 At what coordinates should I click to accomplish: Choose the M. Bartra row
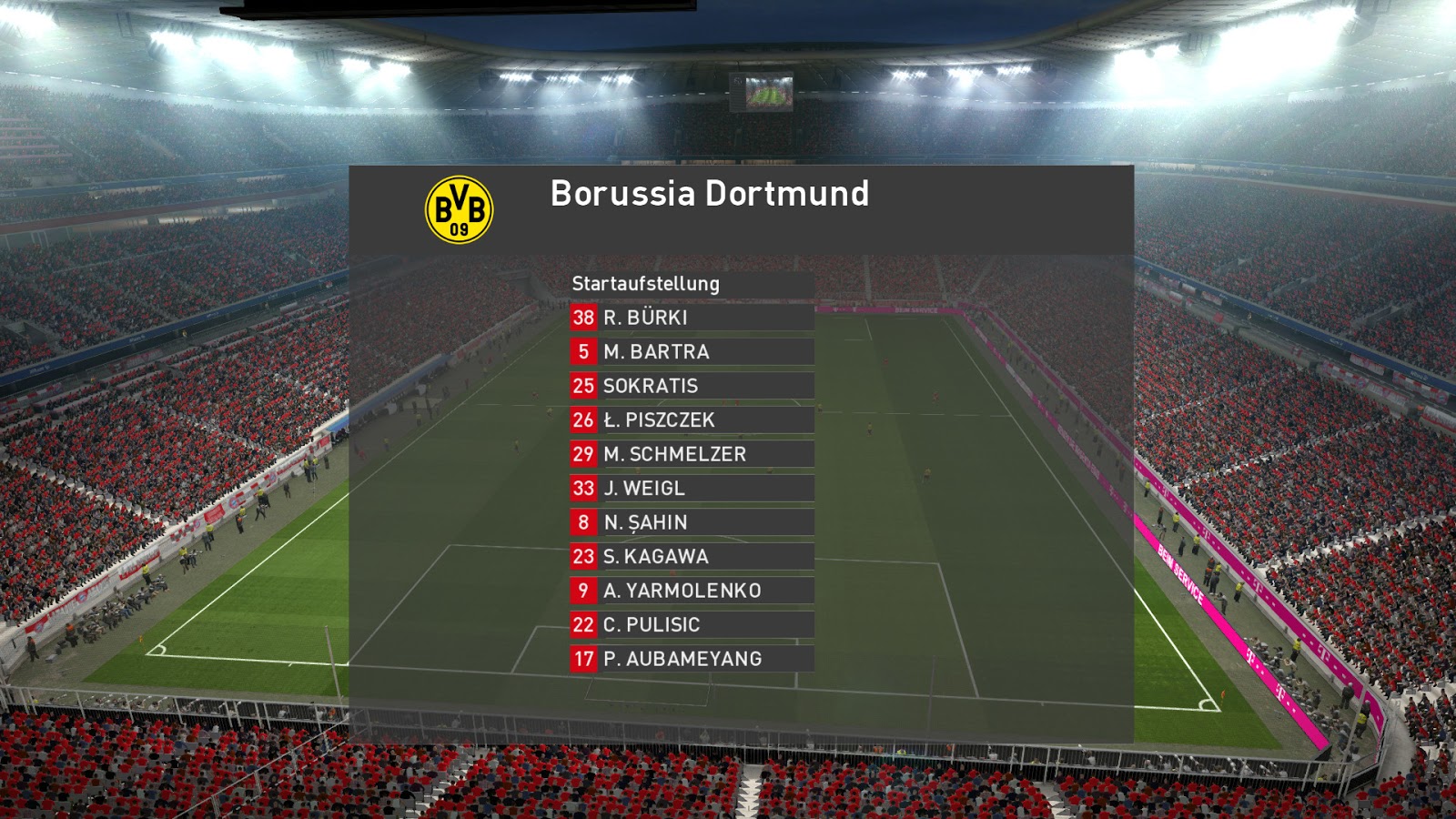click(x=692, y=352)
